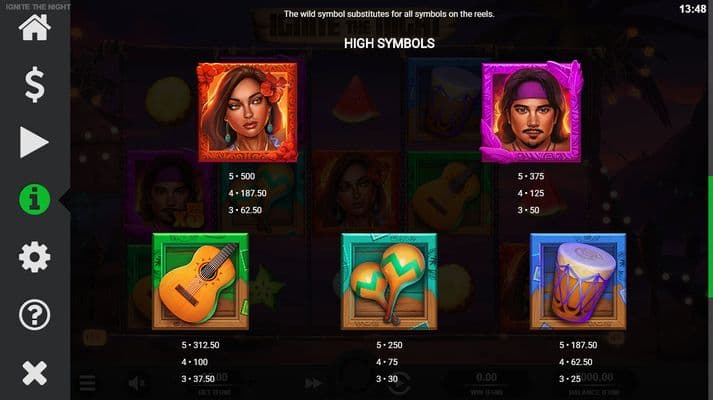Open the autoplay triangle menu
The image size is (713, 400).
point(34,143)
